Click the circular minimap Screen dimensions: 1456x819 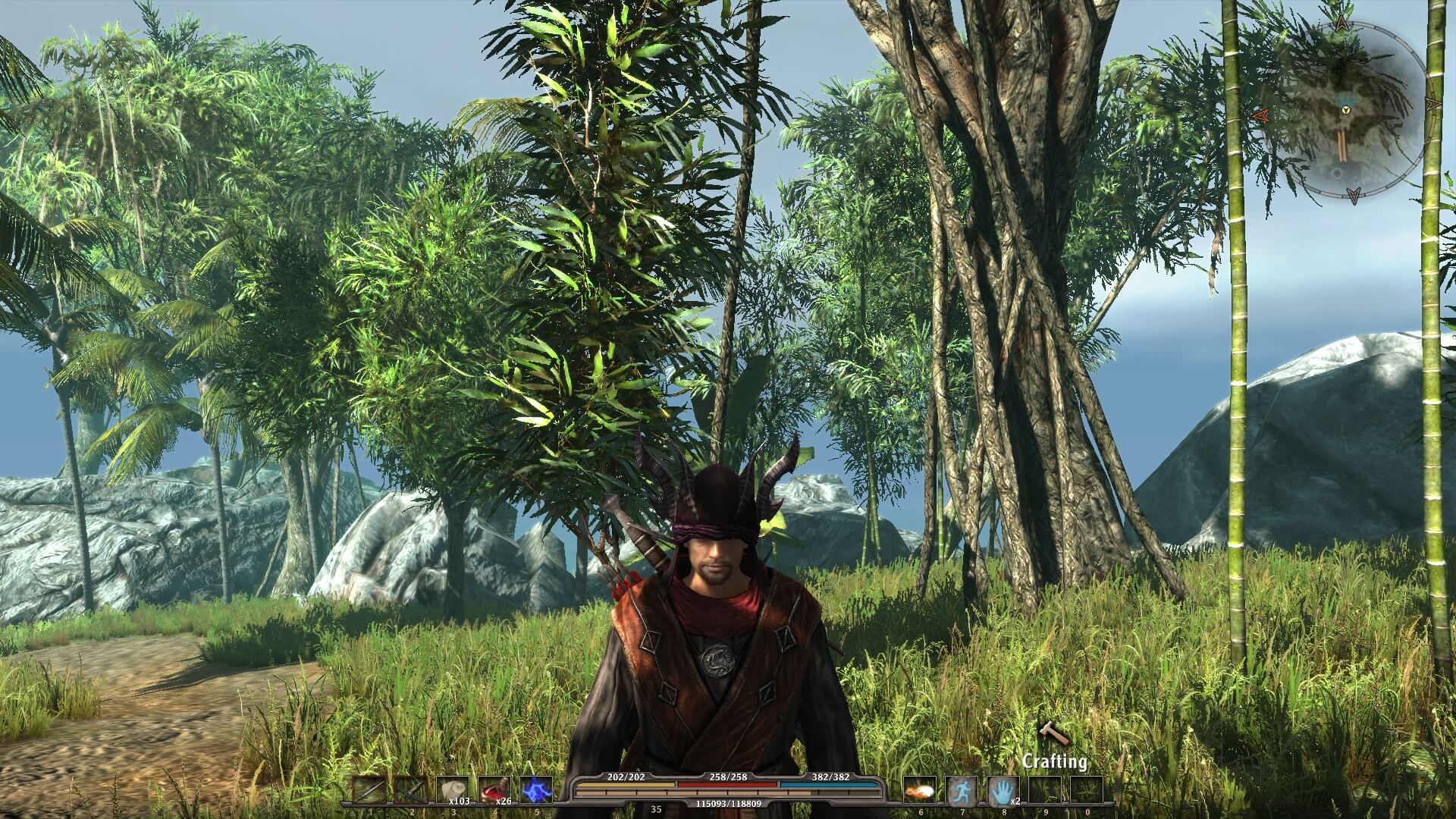[x=1344, y=111]
